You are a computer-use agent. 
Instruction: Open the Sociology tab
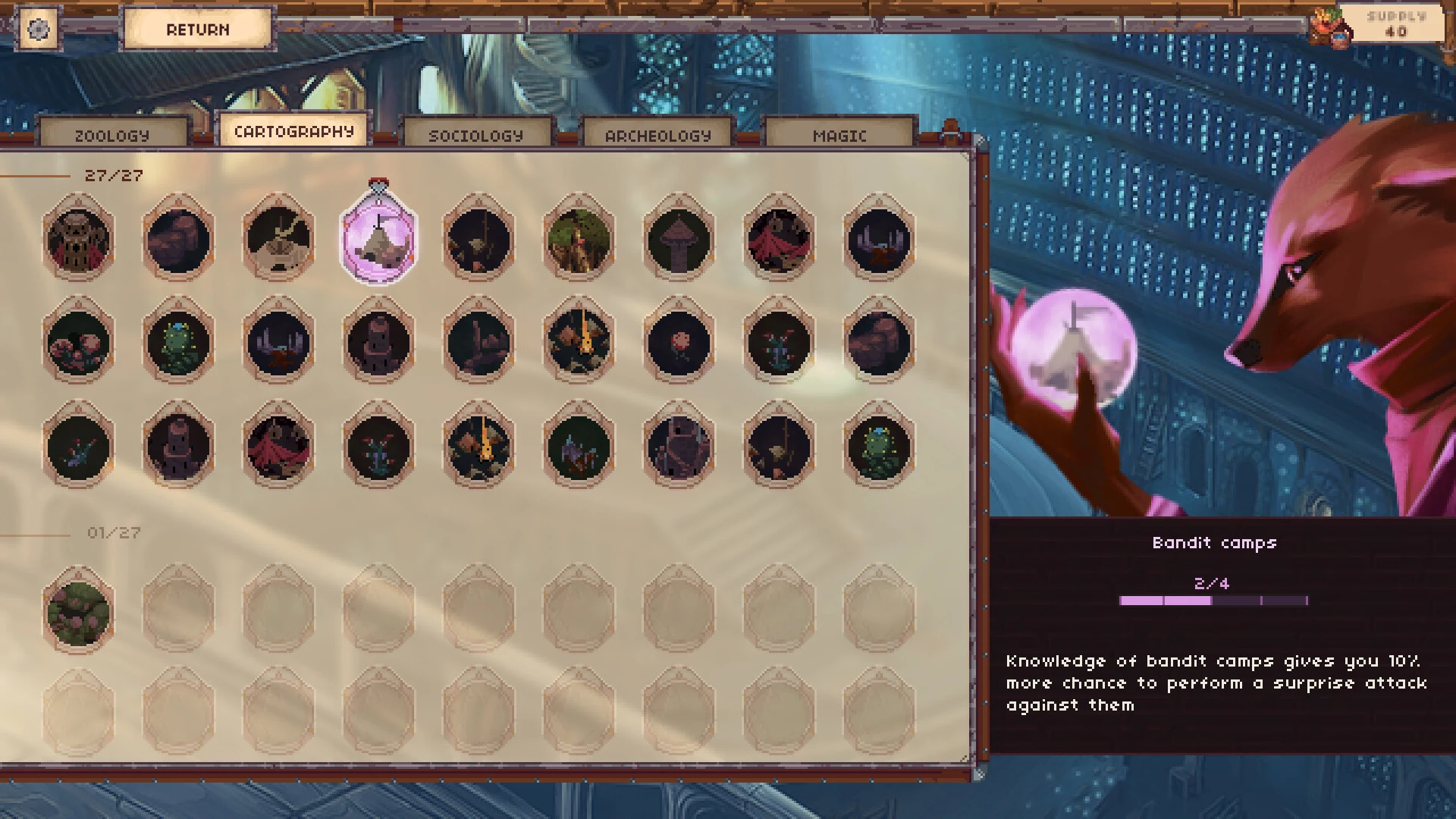click(475, 135)
